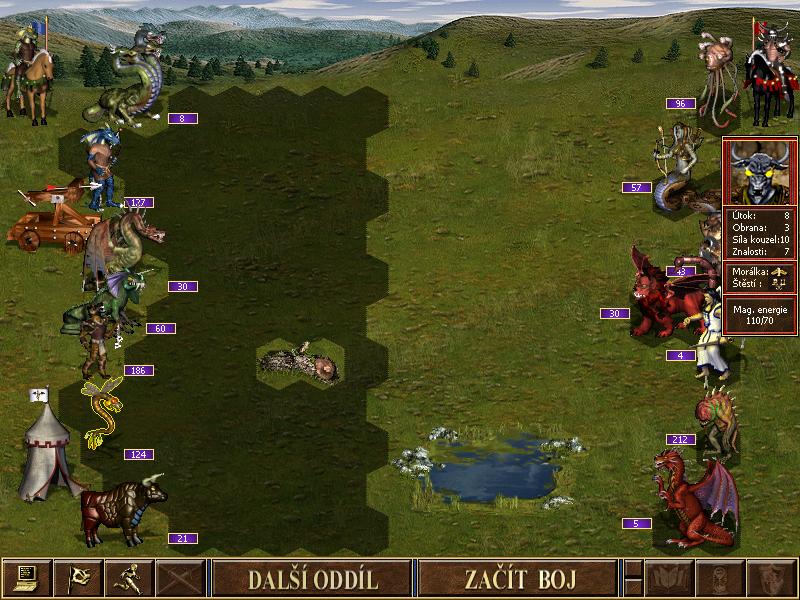
Task: Select next unit with DALŠÍ ODDÍL
Action: [313, 578]
